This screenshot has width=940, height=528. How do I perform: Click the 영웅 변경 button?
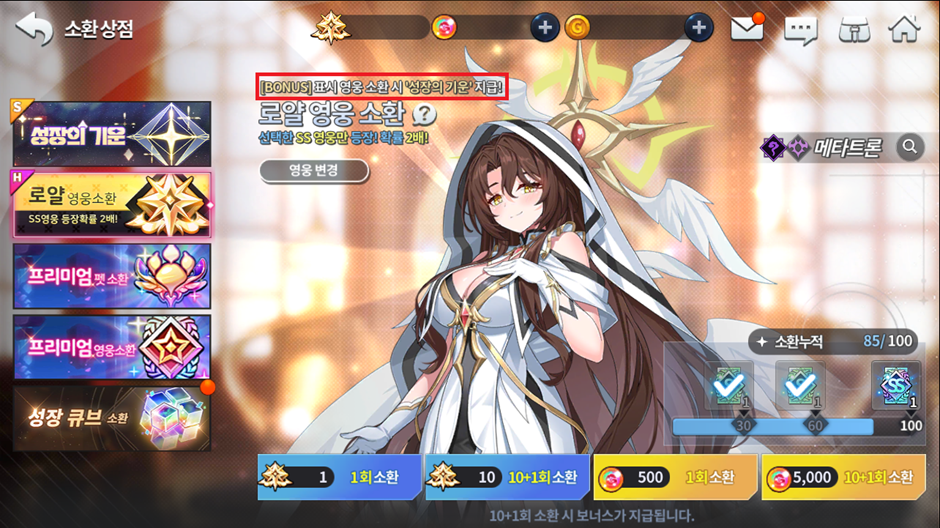coord(314,171)
